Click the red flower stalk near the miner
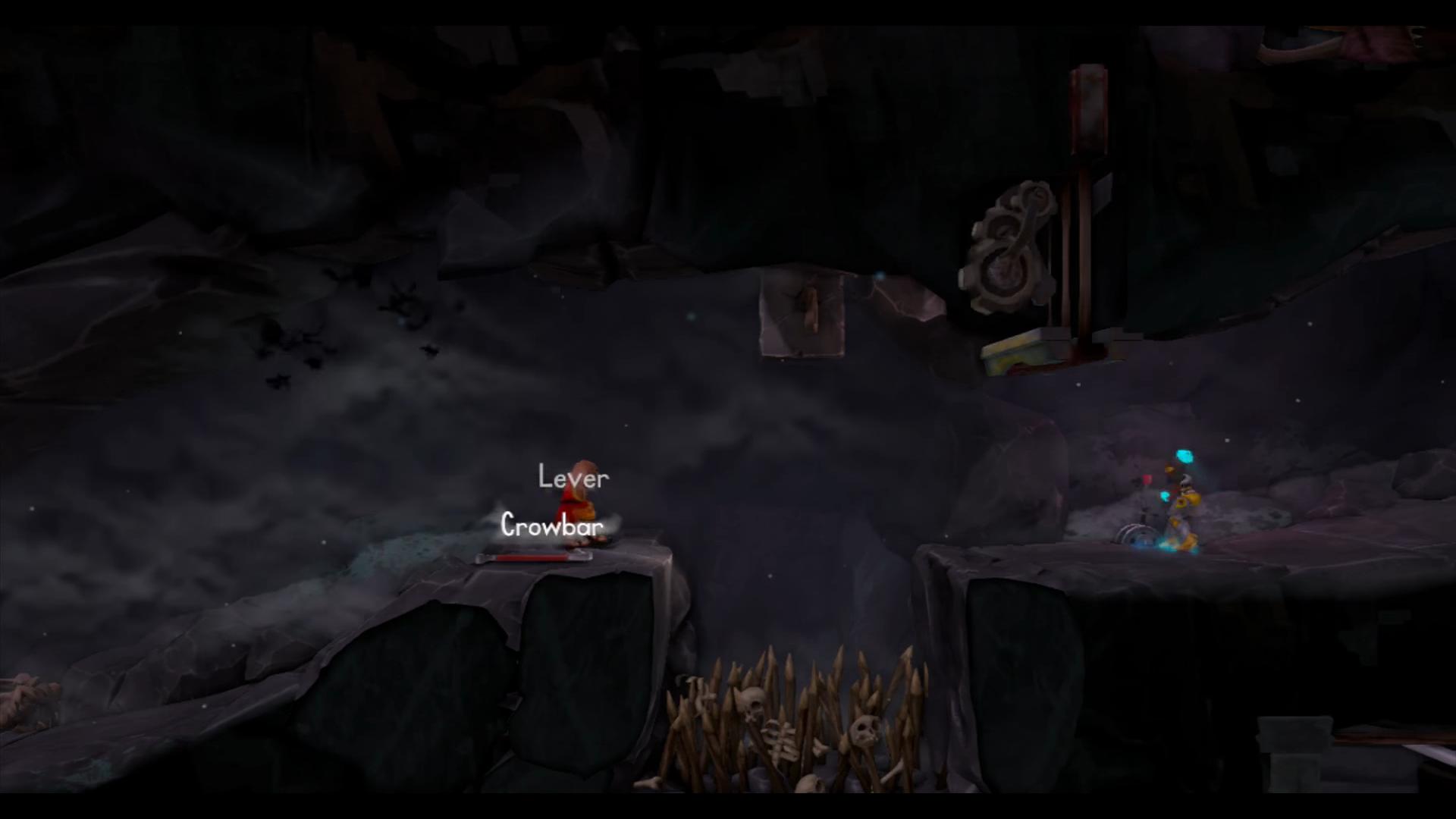 pos(1147,479)
